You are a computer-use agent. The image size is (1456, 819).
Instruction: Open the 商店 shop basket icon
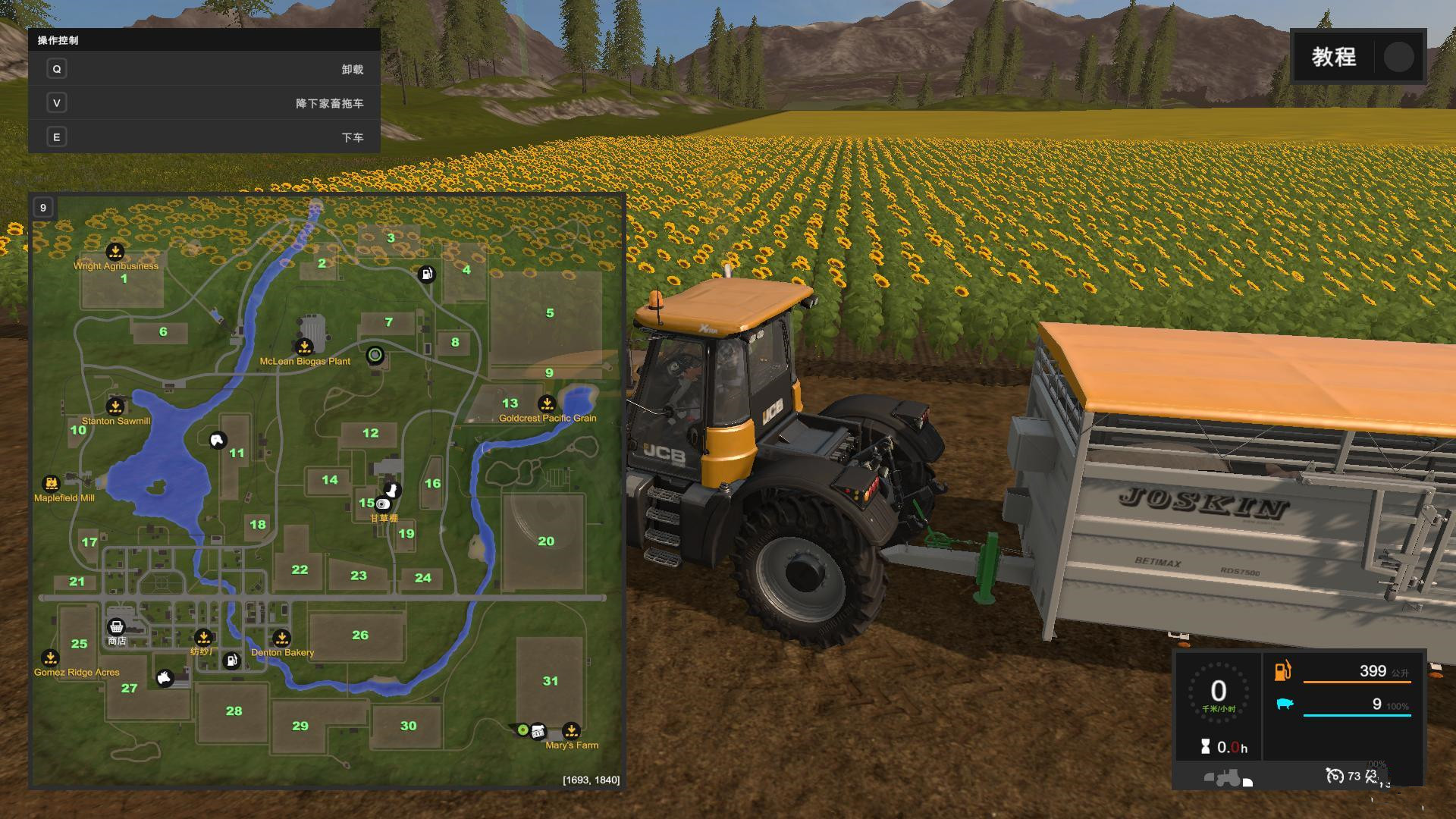(116, 626)
